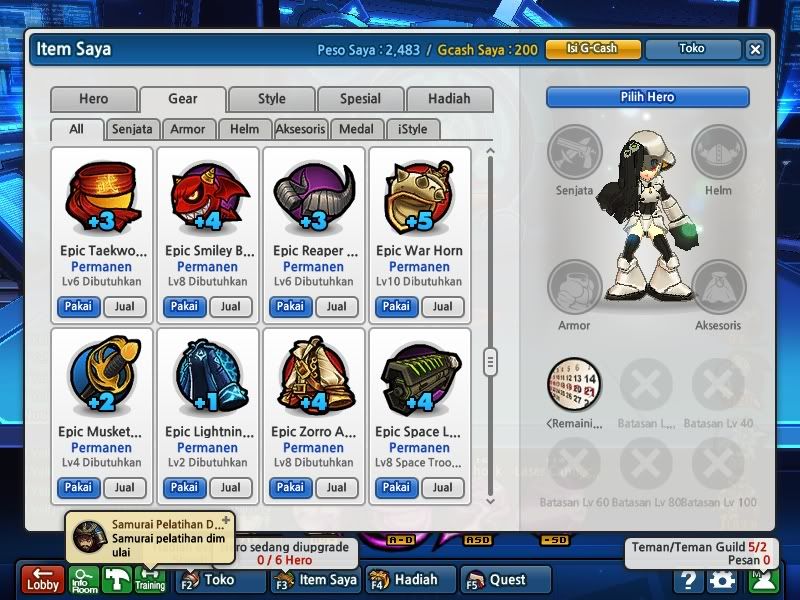Screen dimensions: 800x600
Task: Equip Epic War Horn with Pakai
Action: (396, 306)
